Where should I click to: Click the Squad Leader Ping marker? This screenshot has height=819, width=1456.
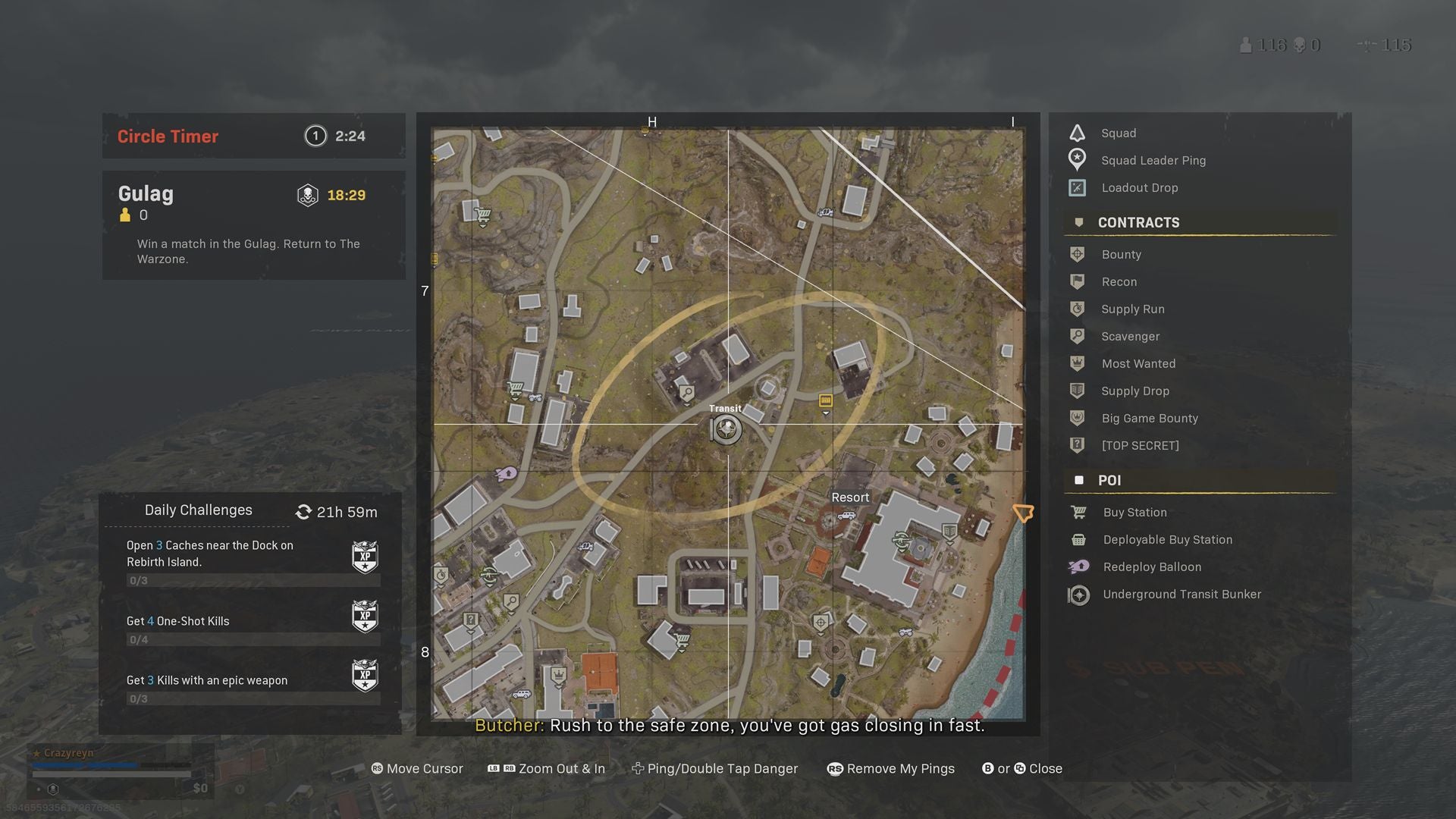[1077, 159]
